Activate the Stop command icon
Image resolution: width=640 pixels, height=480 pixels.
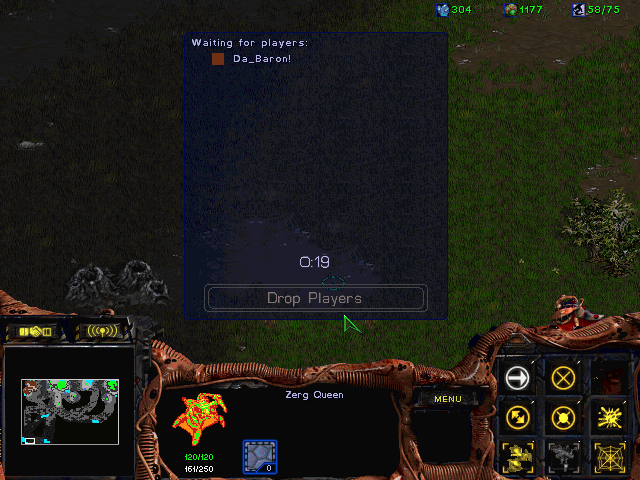coord(565,377)
